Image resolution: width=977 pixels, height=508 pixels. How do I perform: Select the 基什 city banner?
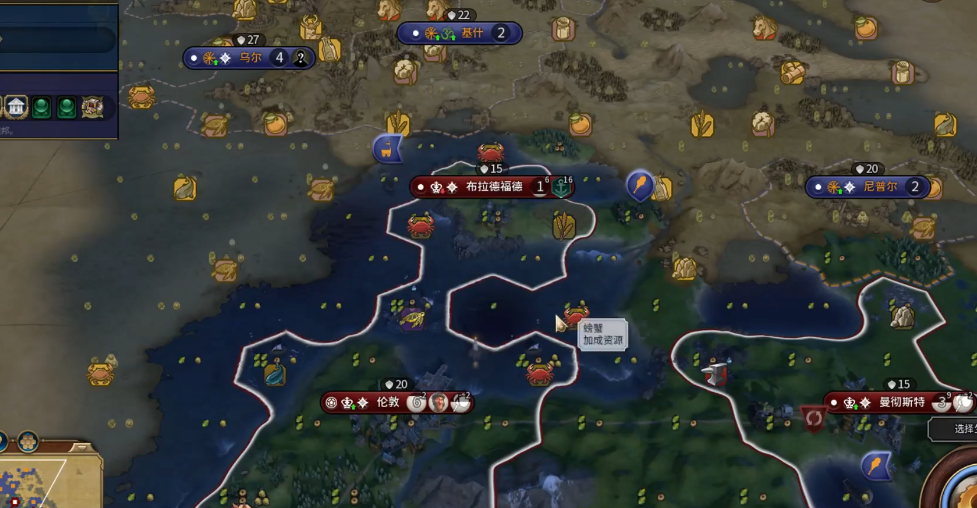[x=470, y=33]
